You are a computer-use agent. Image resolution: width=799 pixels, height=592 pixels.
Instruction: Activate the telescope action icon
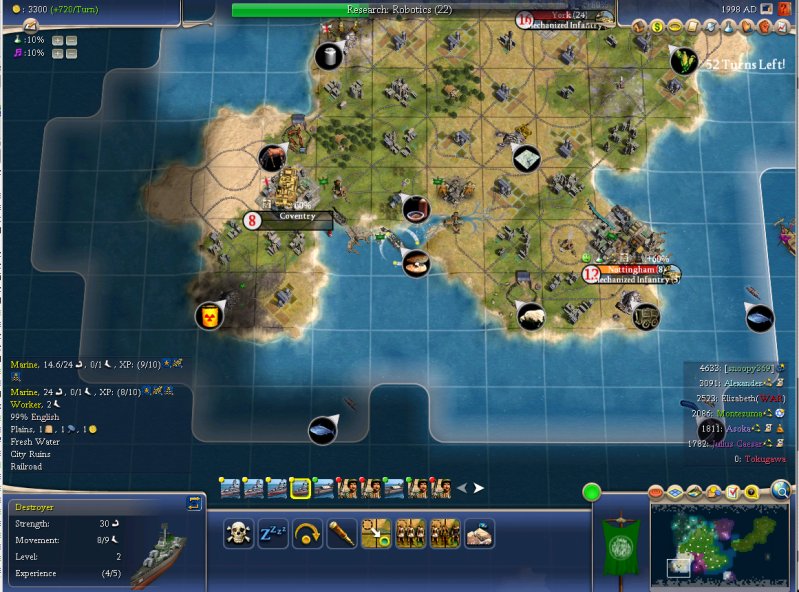tap(342, 533)
